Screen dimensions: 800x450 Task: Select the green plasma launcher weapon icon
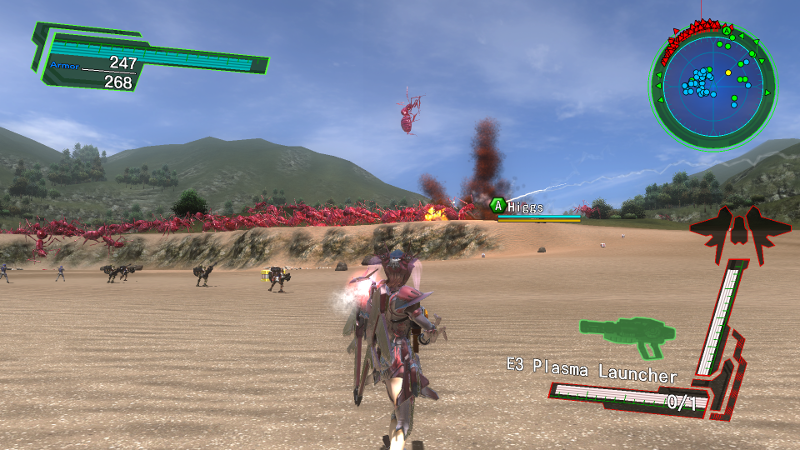point(625,335)
